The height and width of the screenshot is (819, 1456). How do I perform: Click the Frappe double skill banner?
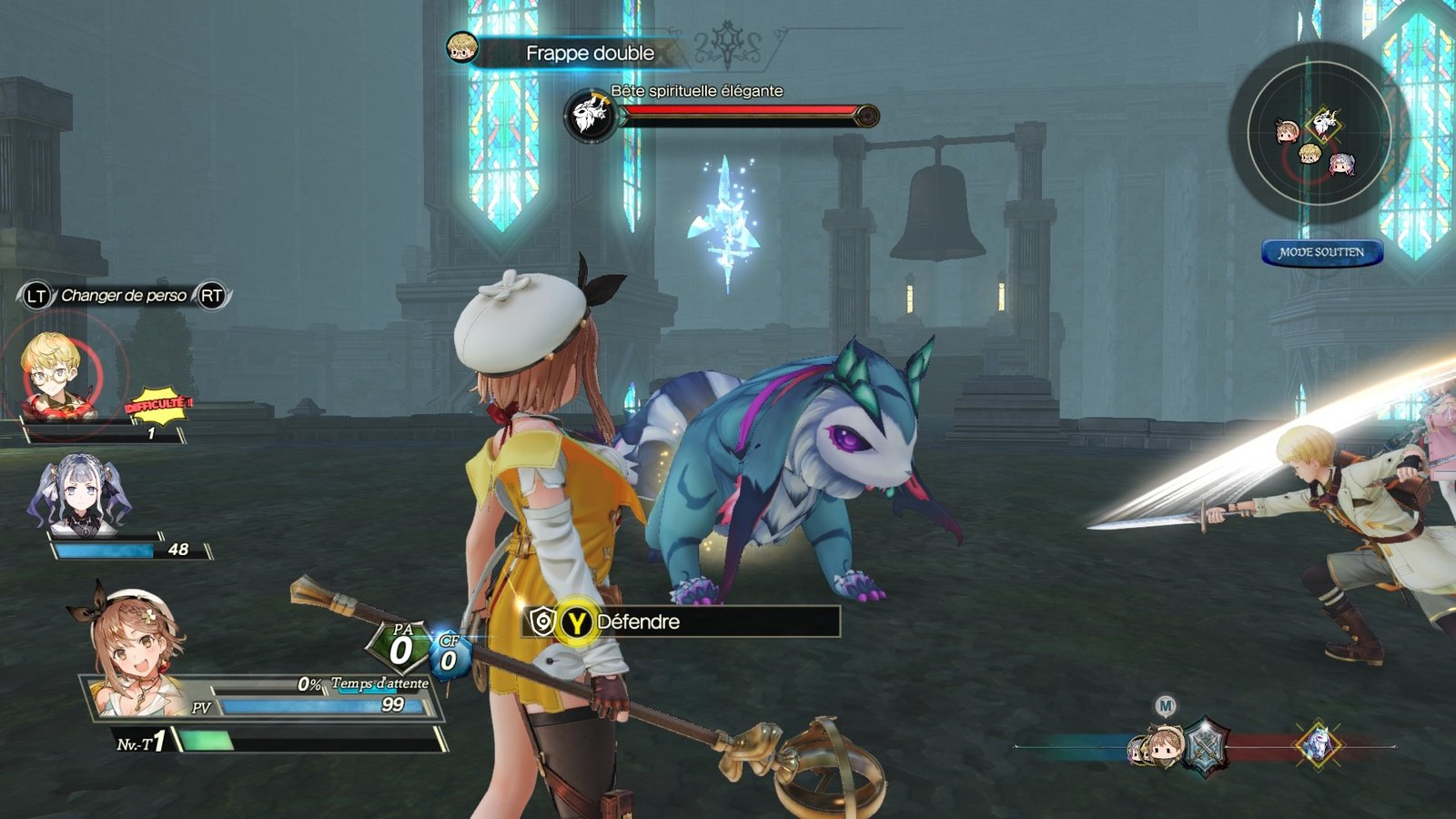[588, 54]
